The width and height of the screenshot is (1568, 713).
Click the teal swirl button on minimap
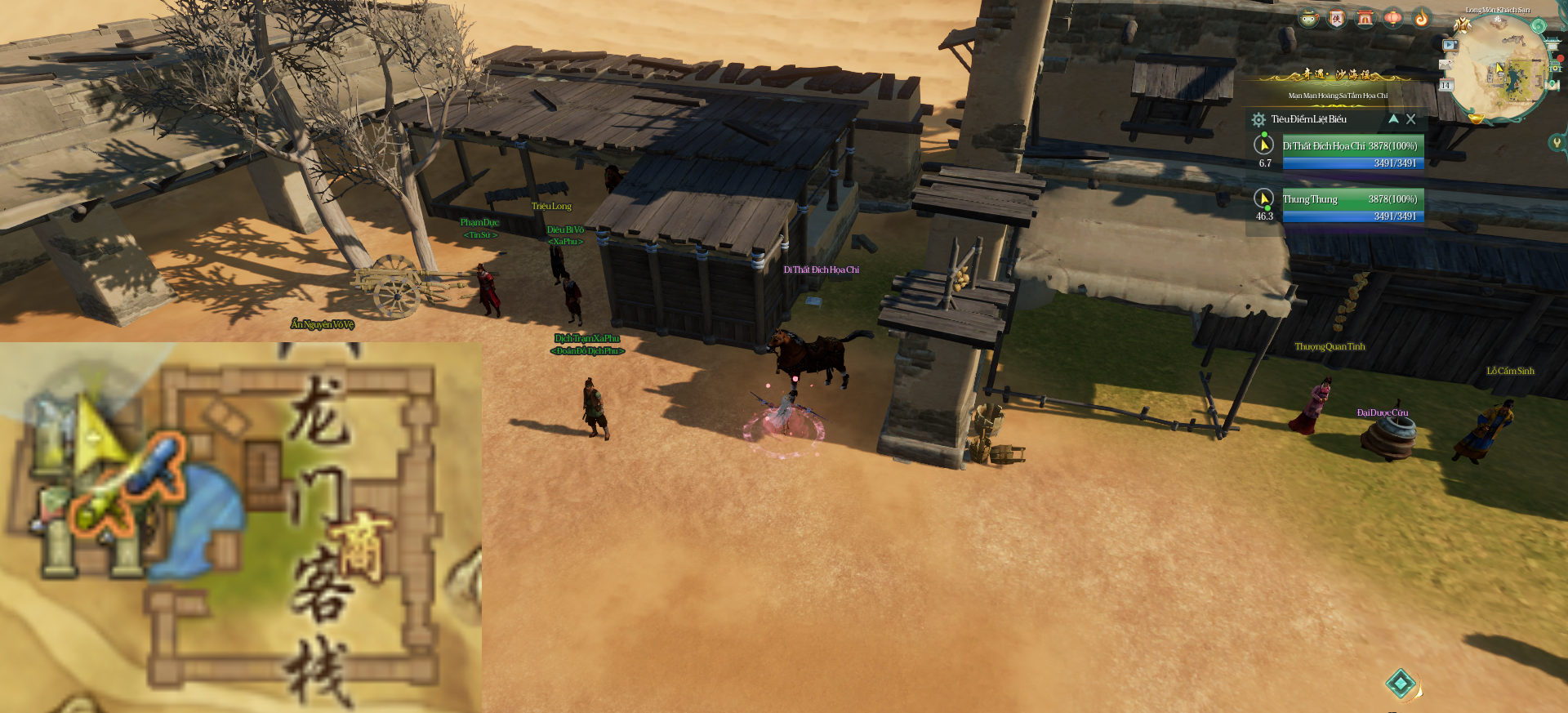click(1539, 26)
